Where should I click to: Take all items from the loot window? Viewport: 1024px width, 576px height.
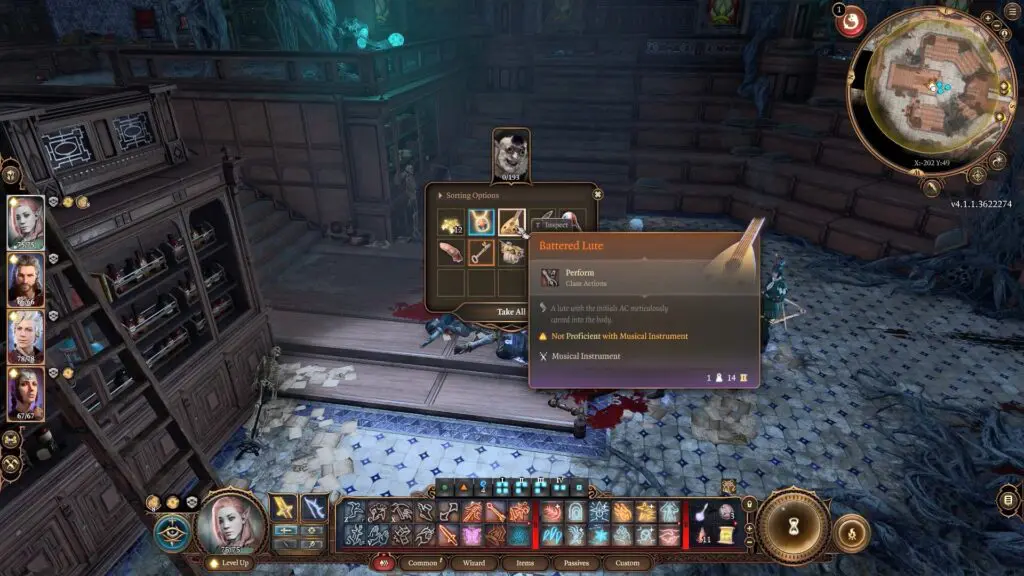point(510,311)
